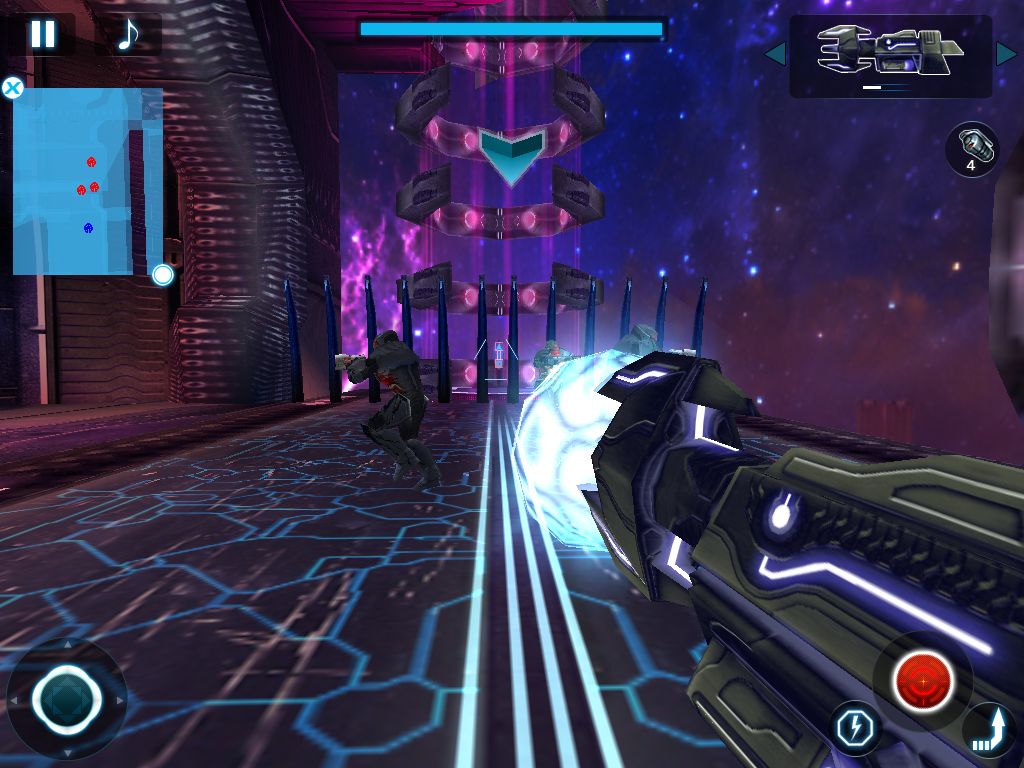Toggle the music note button
This screenshot has width=1024, height=768.
pos(128,34)
